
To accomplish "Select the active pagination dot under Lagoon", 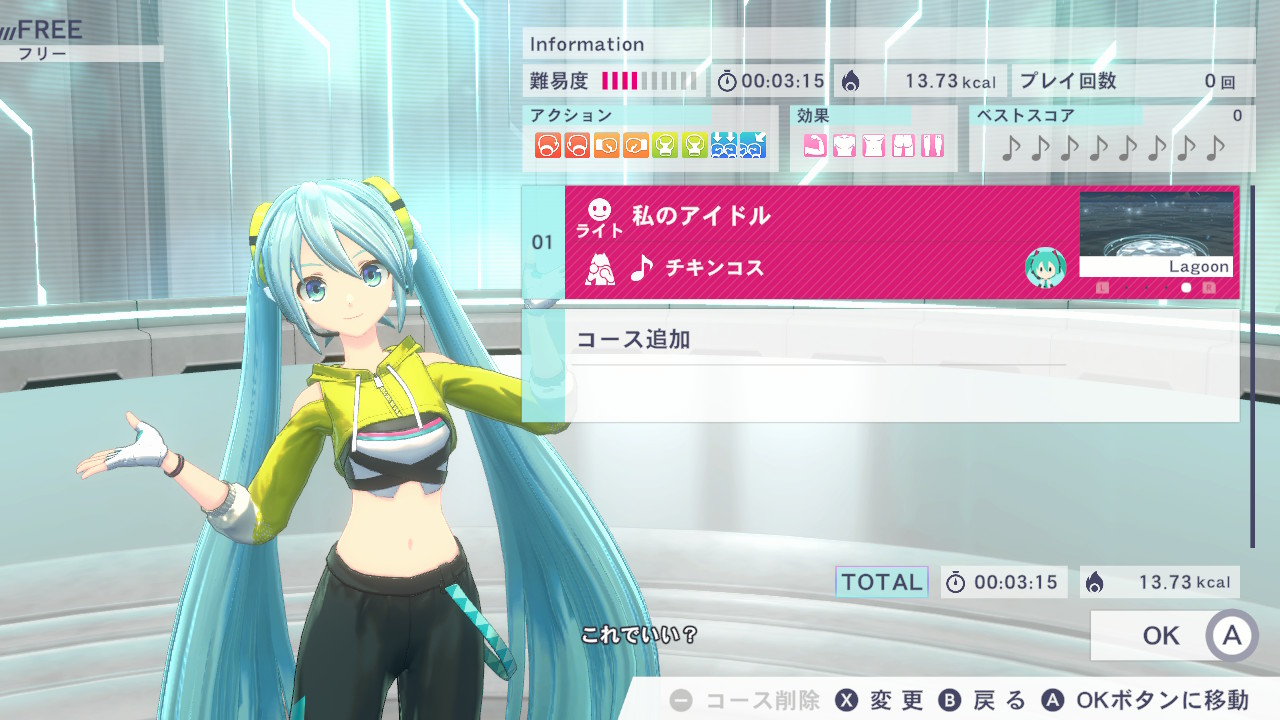I will [1186, 287].
